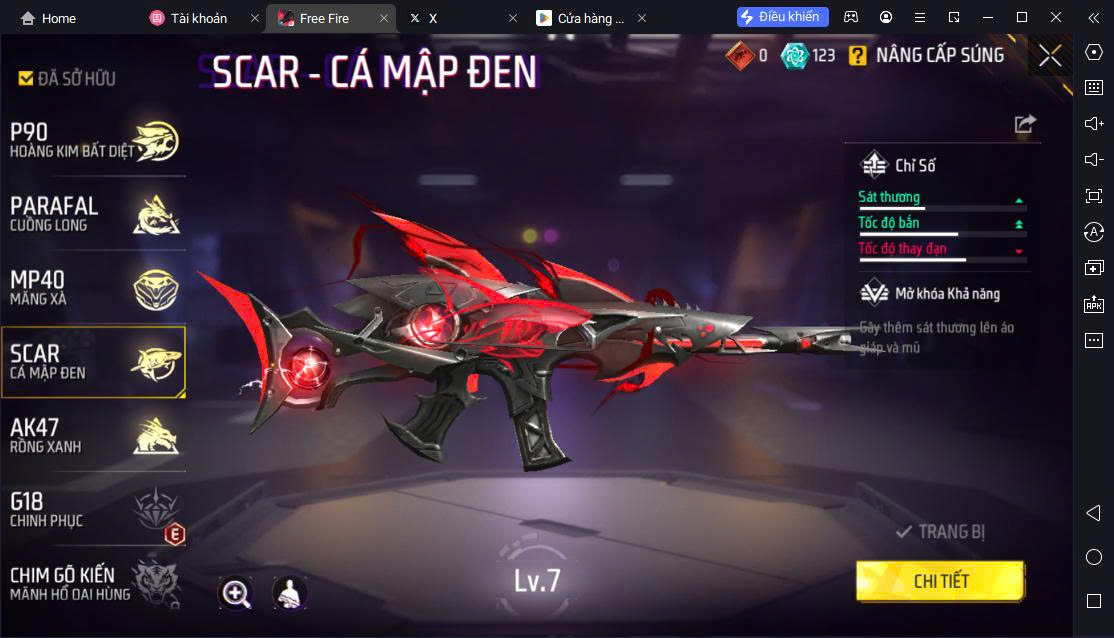Preview weapon with the character icon
The height and width of the screenshot is (638, 1114).
point(290,593)
